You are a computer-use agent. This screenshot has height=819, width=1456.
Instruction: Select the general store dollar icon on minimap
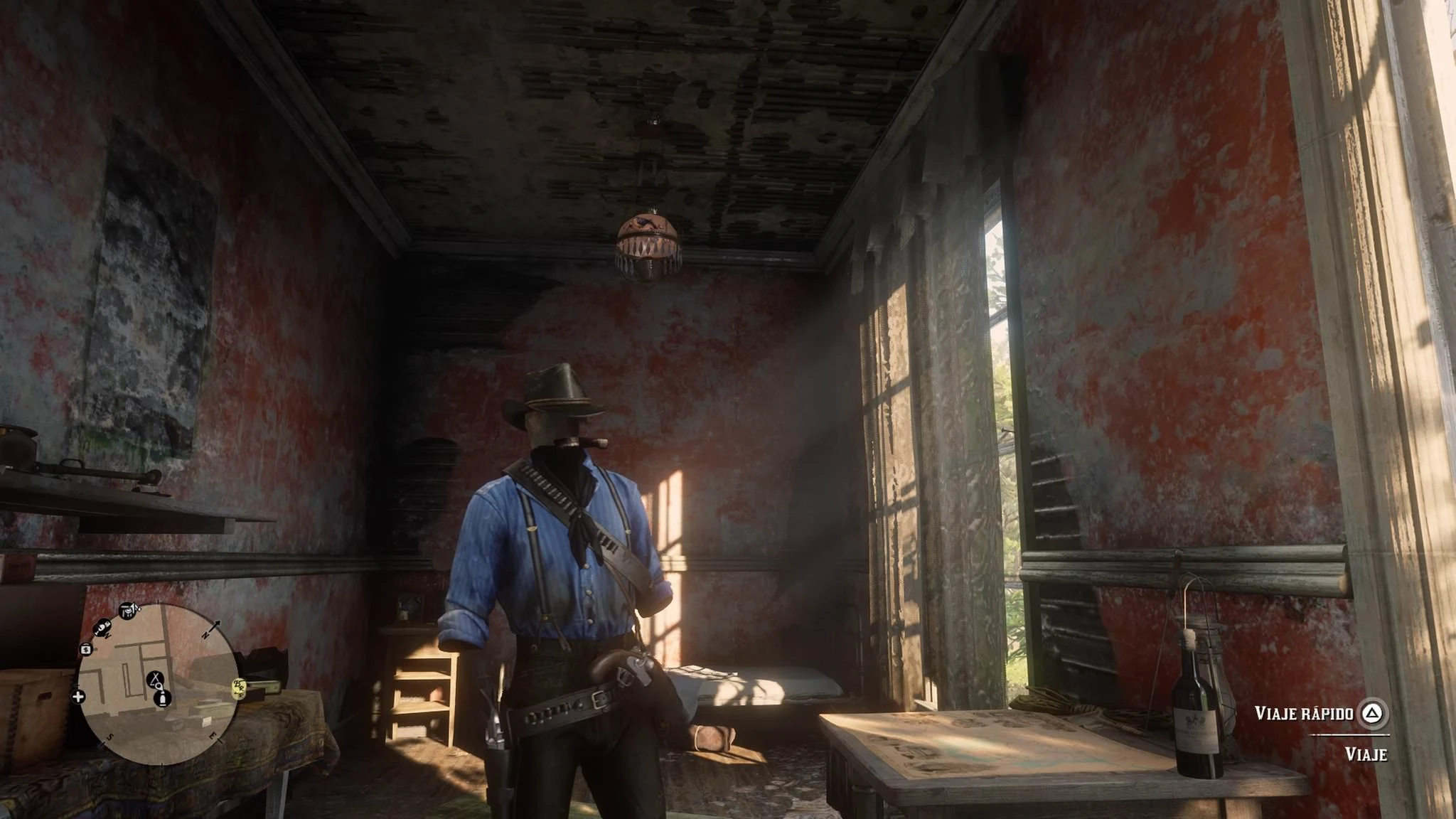point(86,650)
